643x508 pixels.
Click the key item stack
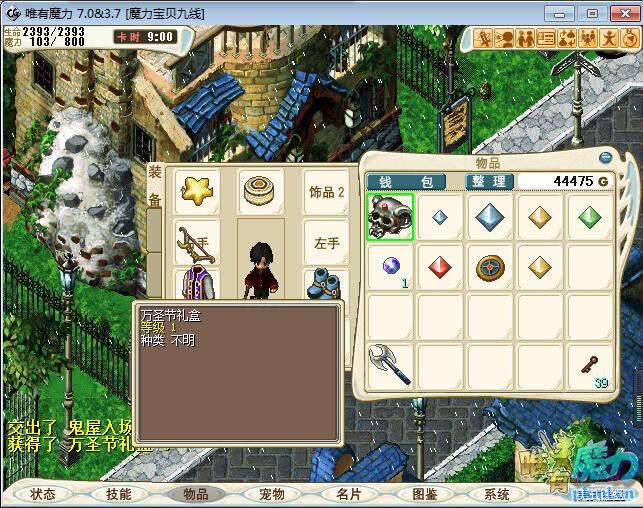point(590,365)
